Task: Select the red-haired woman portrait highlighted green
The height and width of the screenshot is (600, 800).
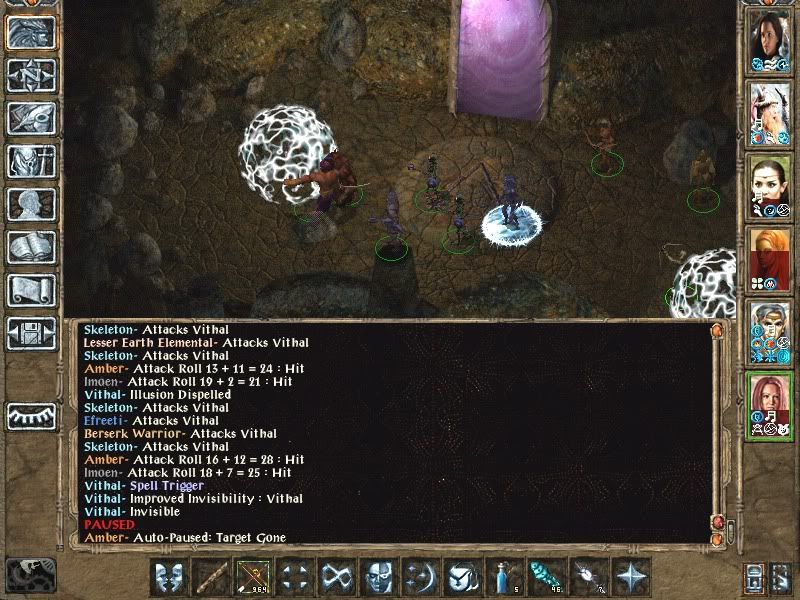Action: tap(770, 402)
